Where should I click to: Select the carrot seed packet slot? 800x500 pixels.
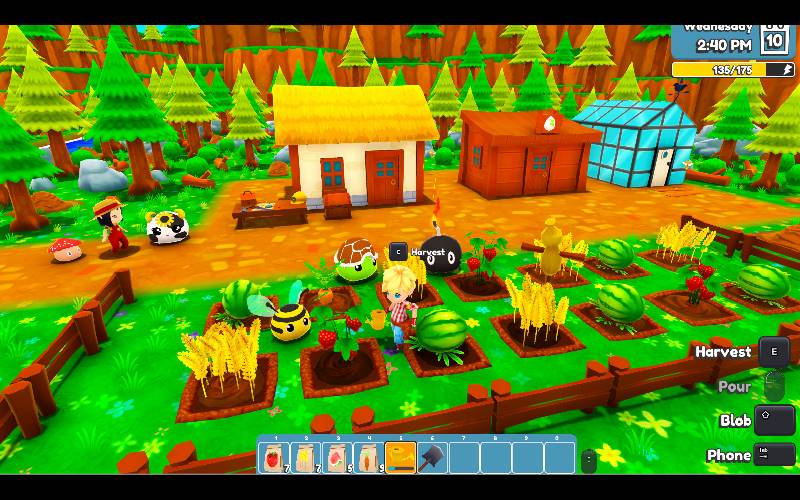coord(369,458)
